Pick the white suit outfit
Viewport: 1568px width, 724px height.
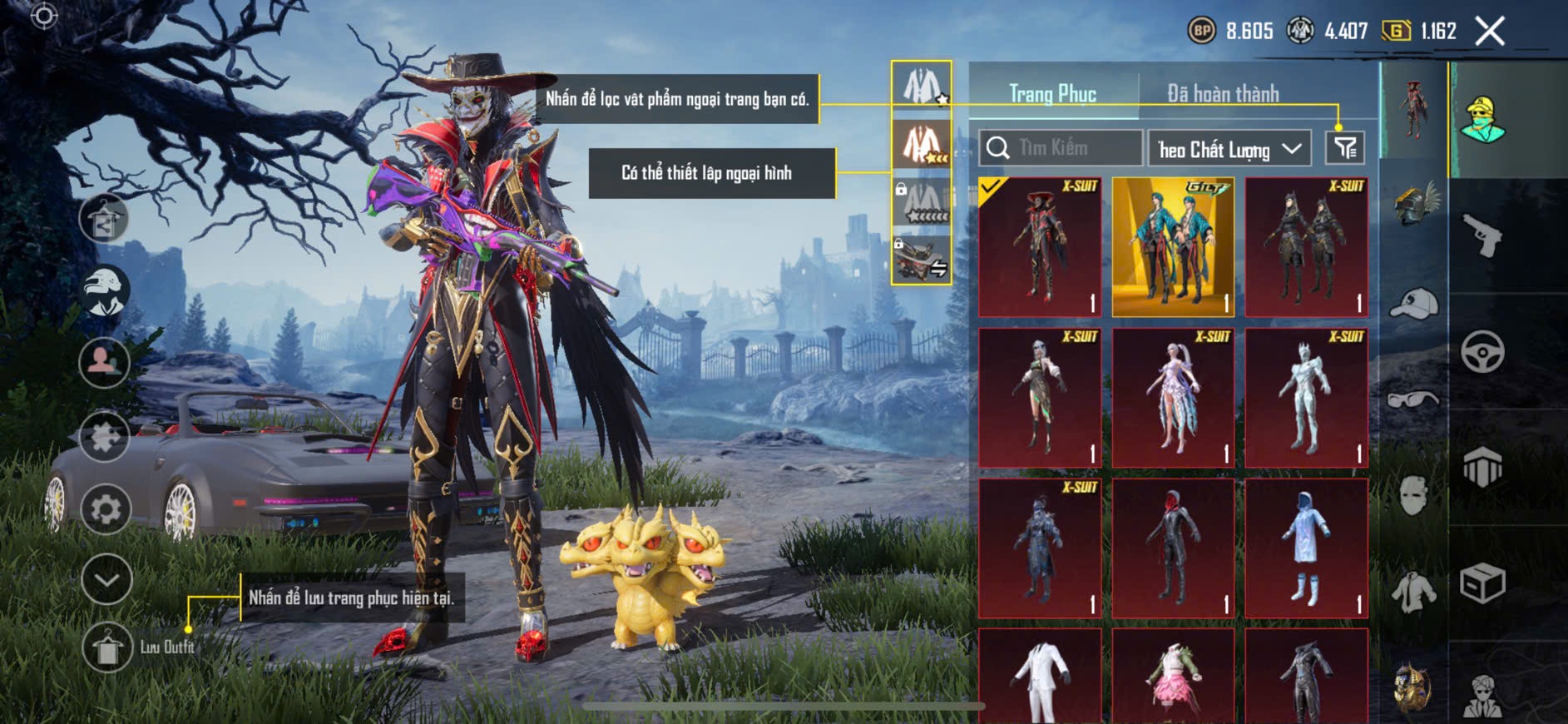pyautogui.click(x=1040, y=676)
